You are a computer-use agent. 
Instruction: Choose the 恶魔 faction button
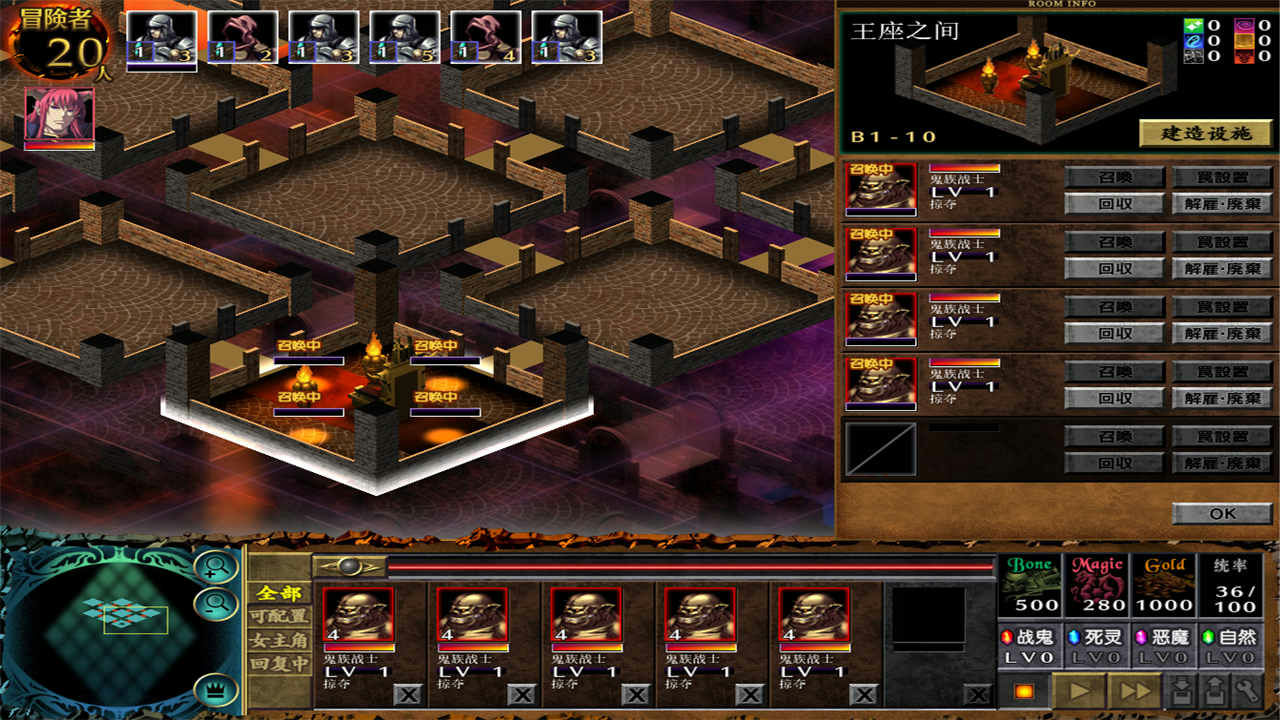click(x=1164, y=644)
